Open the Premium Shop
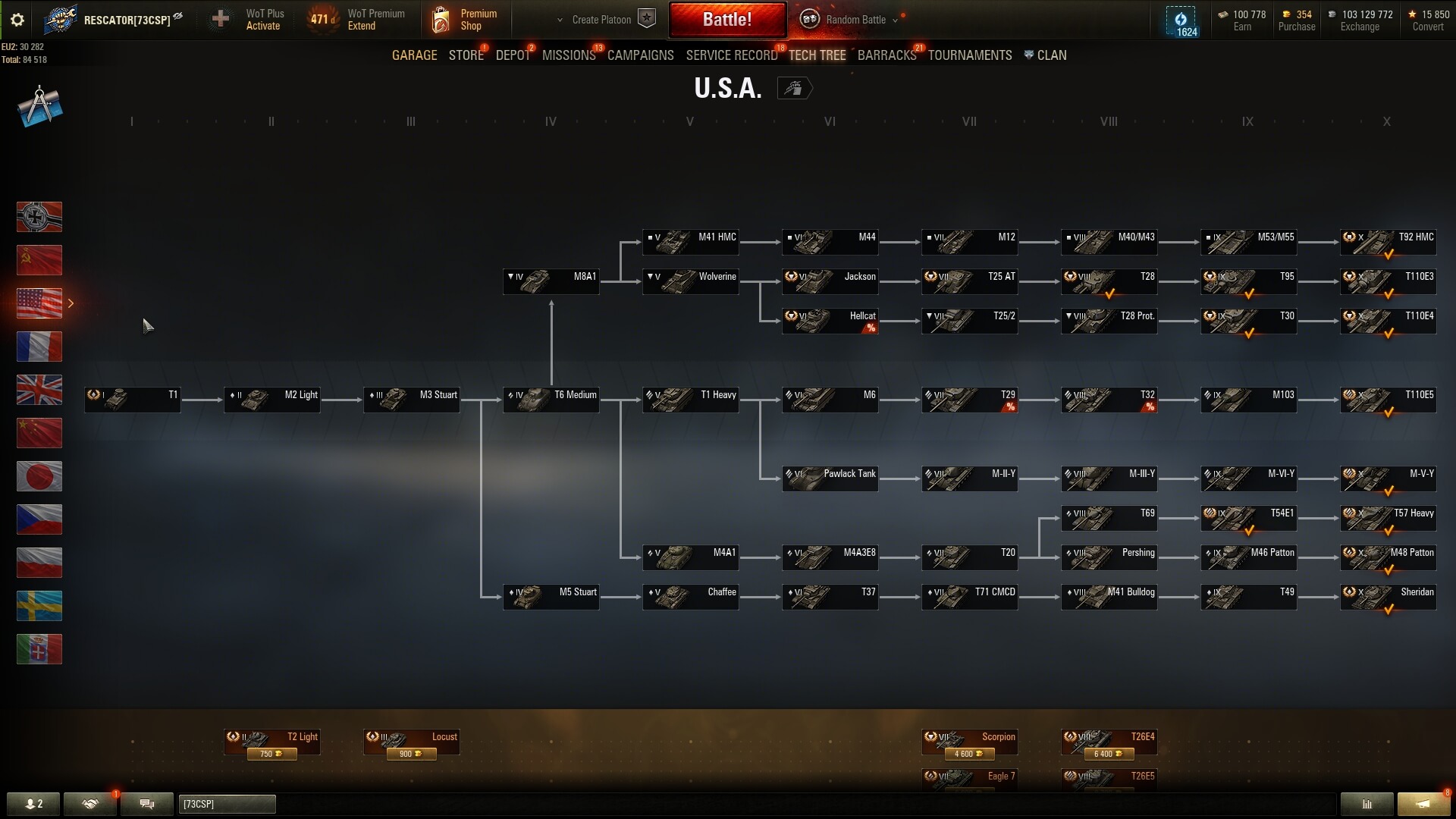1456x819 pixels. coord(464,20)
